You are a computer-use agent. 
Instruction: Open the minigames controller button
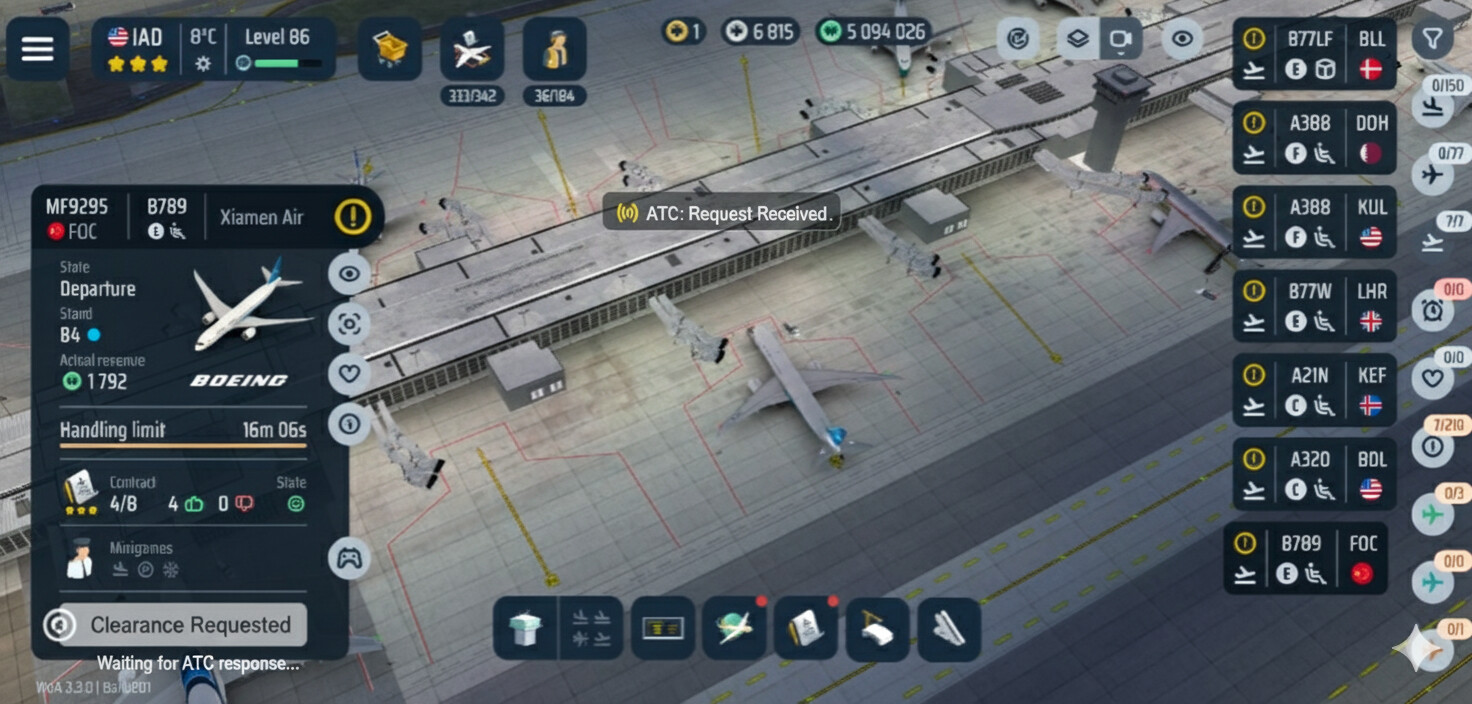[x=349, y=559]
